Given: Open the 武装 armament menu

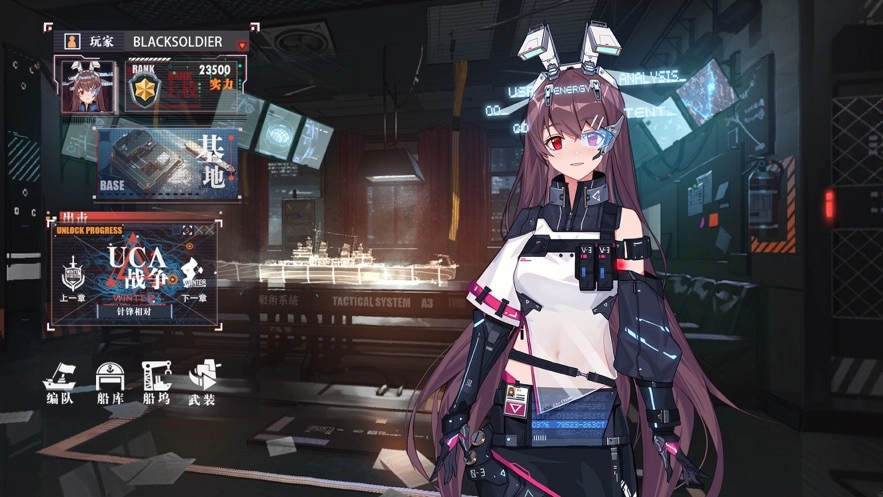Looking at the screenshot, I should coord(202,382).
